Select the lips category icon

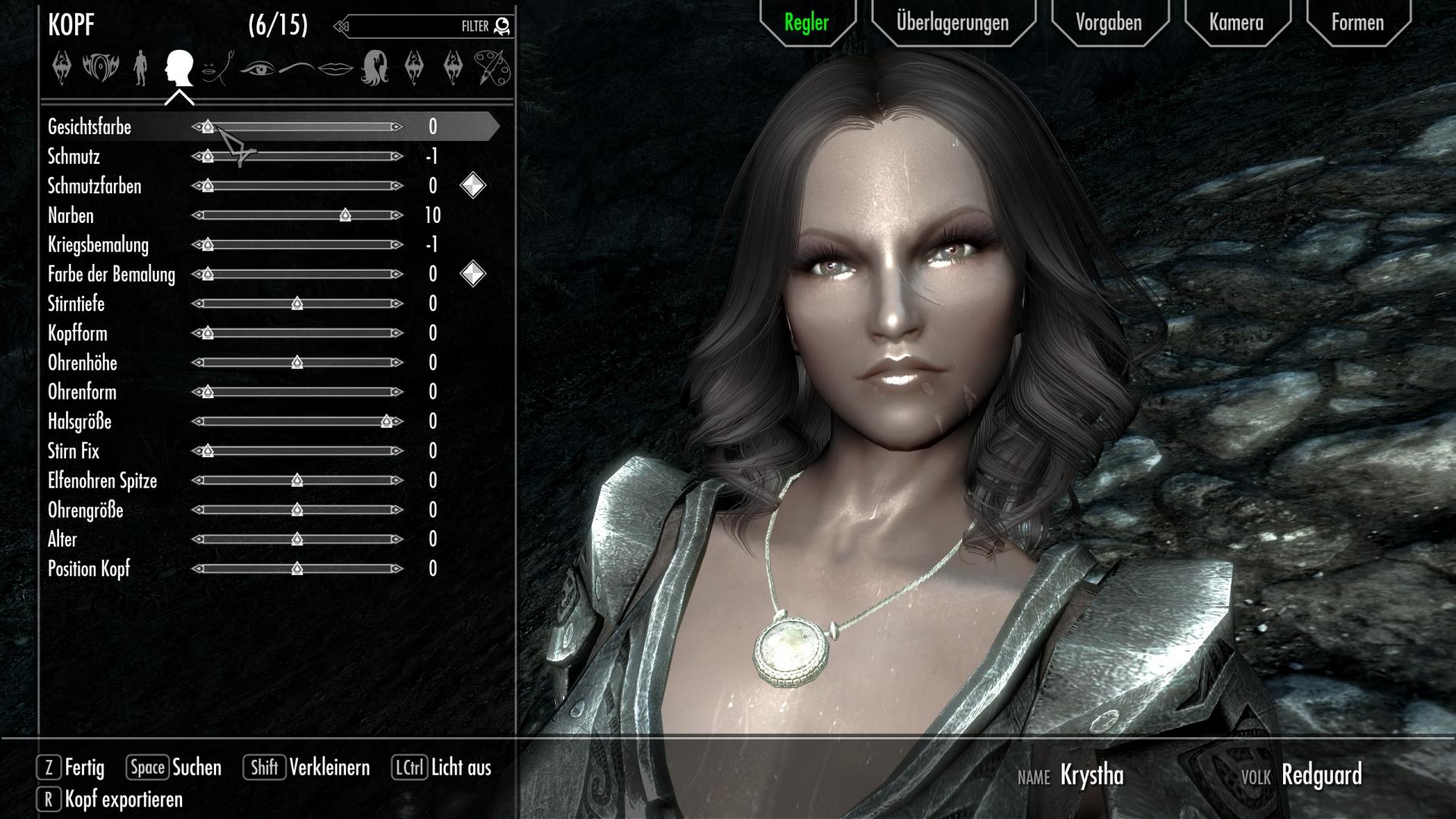coord(336,68)
